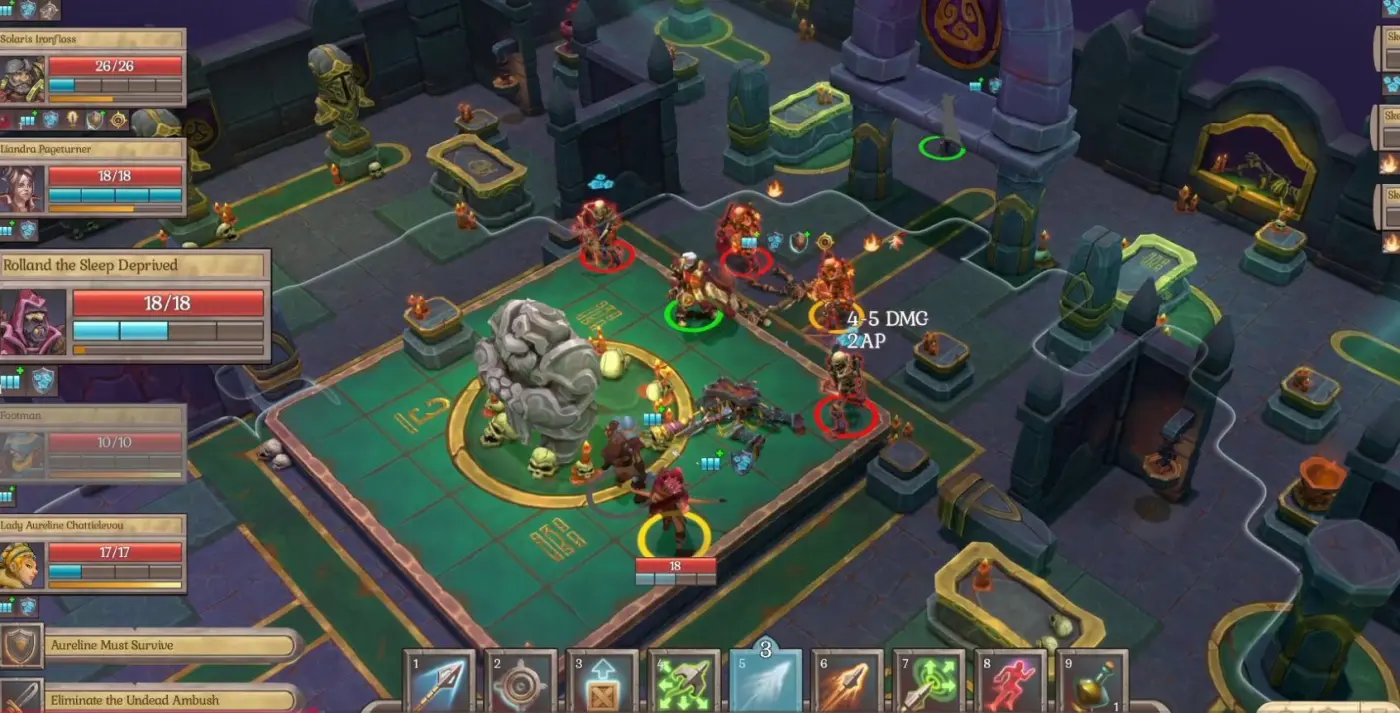Activate the round target ability in slot 2
This screenshot has width=1400, height=713.
click(520, 684)
